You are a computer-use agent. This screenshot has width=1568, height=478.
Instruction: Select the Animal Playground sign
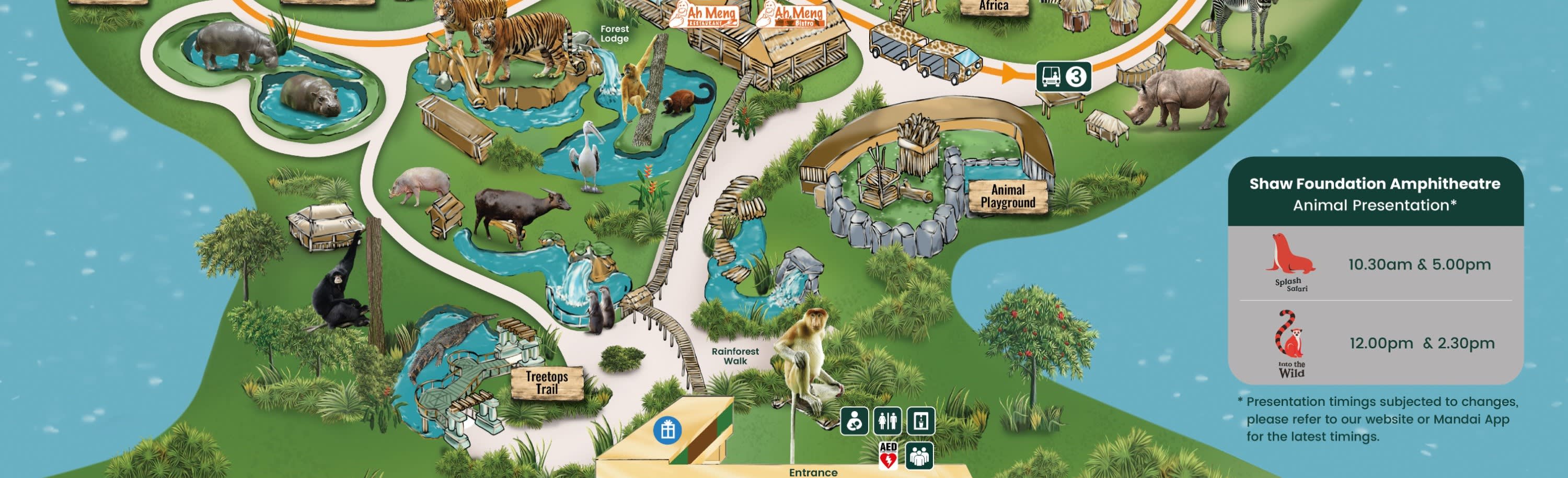point(1007,196)
